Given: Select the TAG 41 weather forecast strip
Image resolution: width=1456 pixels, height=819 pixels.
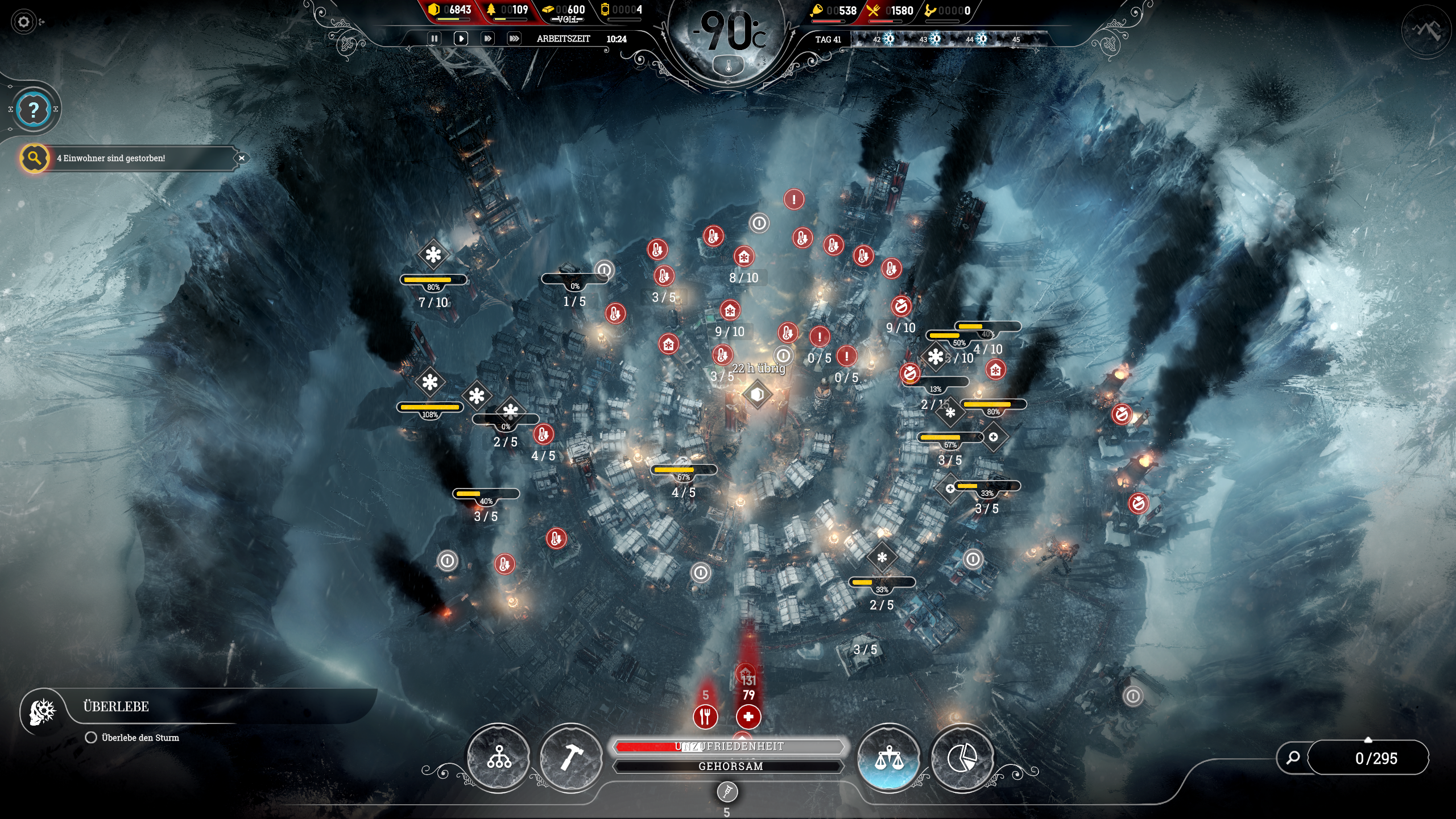Looking at the screenshot, I should [x=829, y=40].
